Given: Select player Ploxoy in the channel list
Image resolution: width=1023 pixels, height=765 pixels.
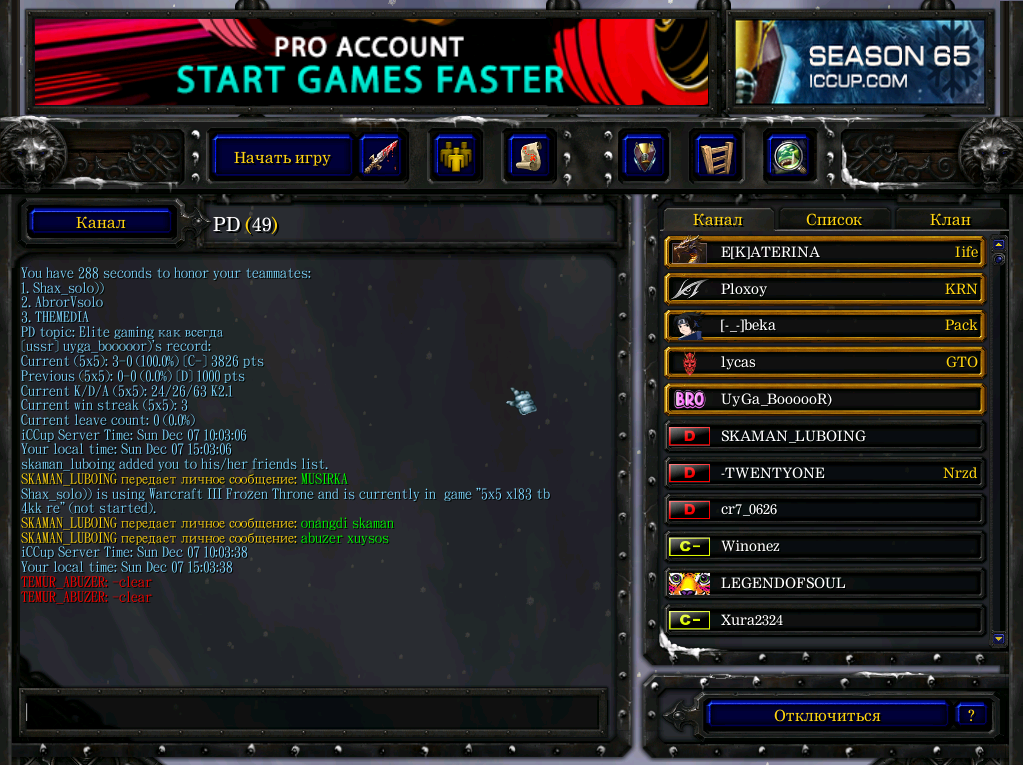Looking at the screenshot, I should [x=824, y=289].
